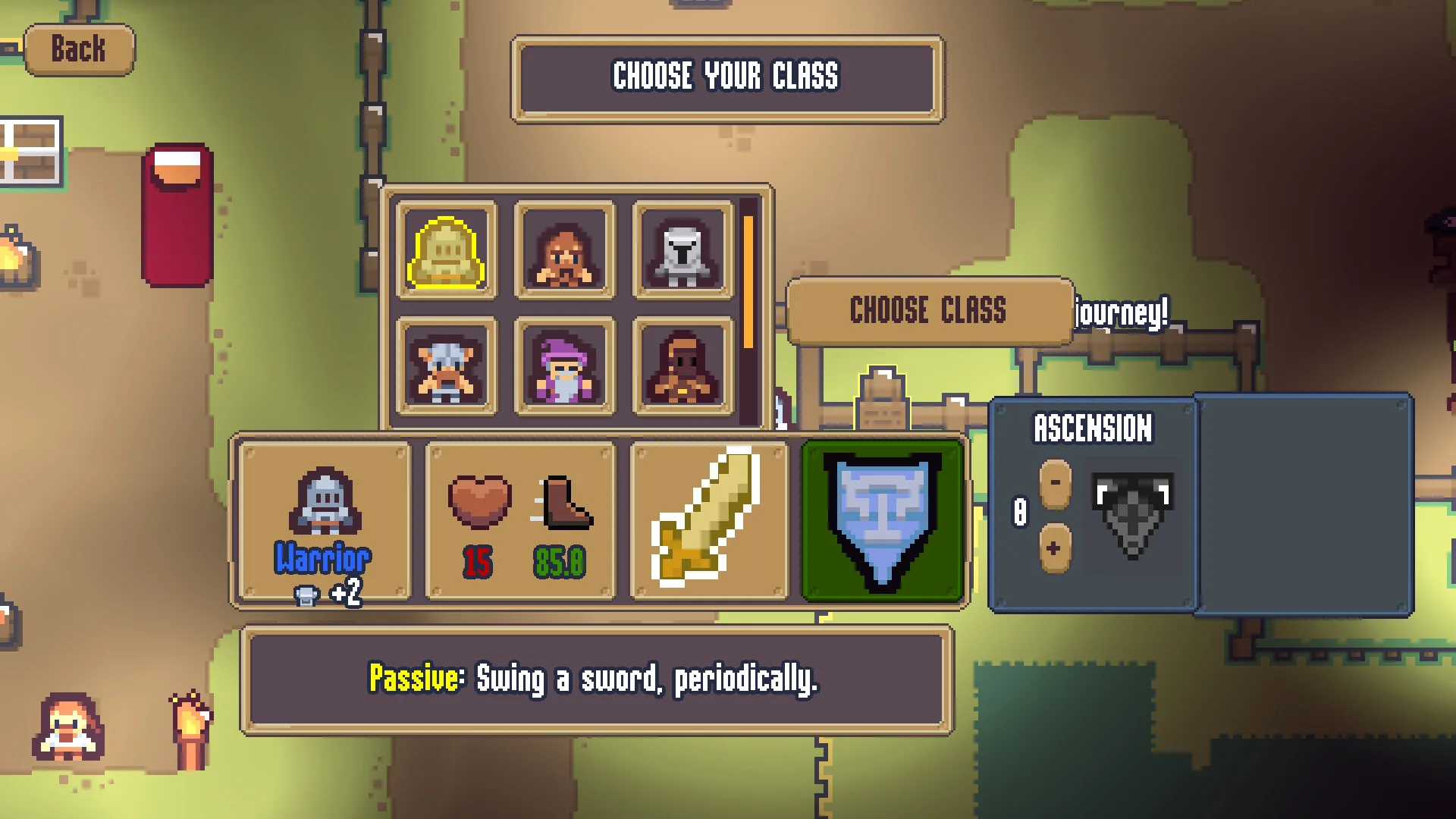
Task: Select the blue shield ability icon
Action: pyautogui.click(x=882, y=521)
